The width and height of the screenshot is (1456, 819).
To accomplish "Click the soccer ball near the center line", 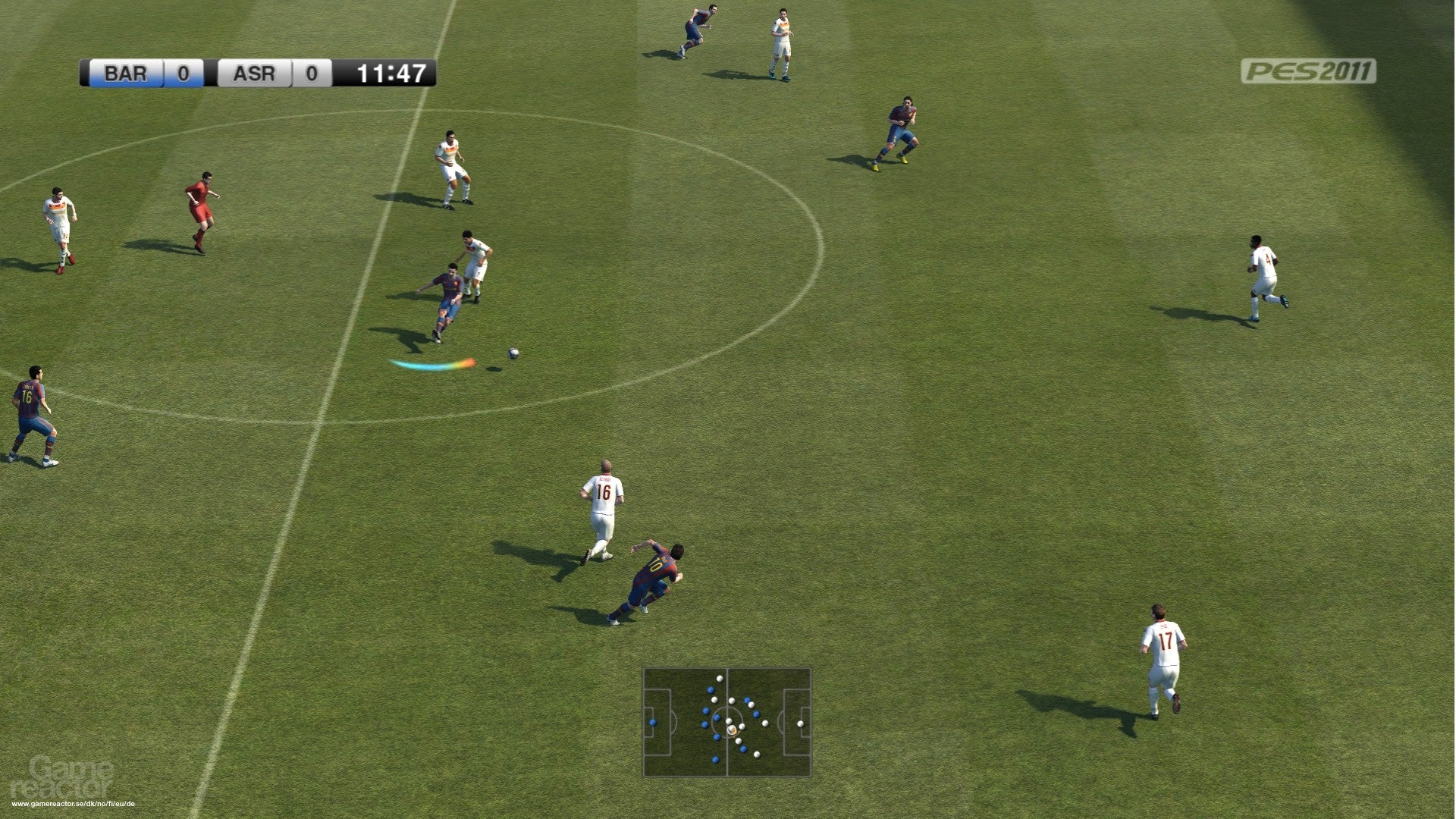I will (x=512, y=353).
